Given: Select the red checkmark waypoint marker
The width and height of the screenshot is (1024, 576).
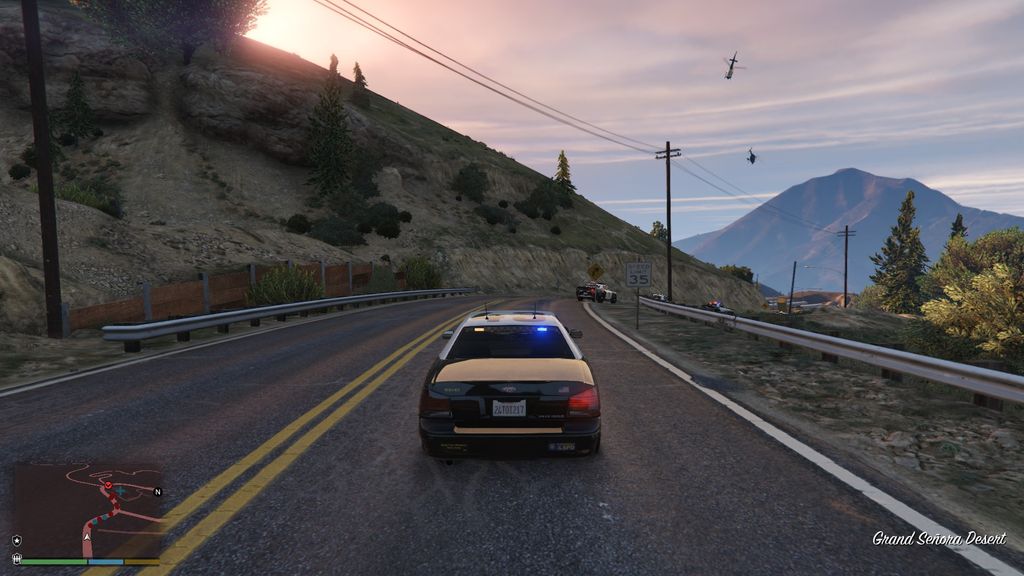Looking at the screenshot, I should coord(108,486).
